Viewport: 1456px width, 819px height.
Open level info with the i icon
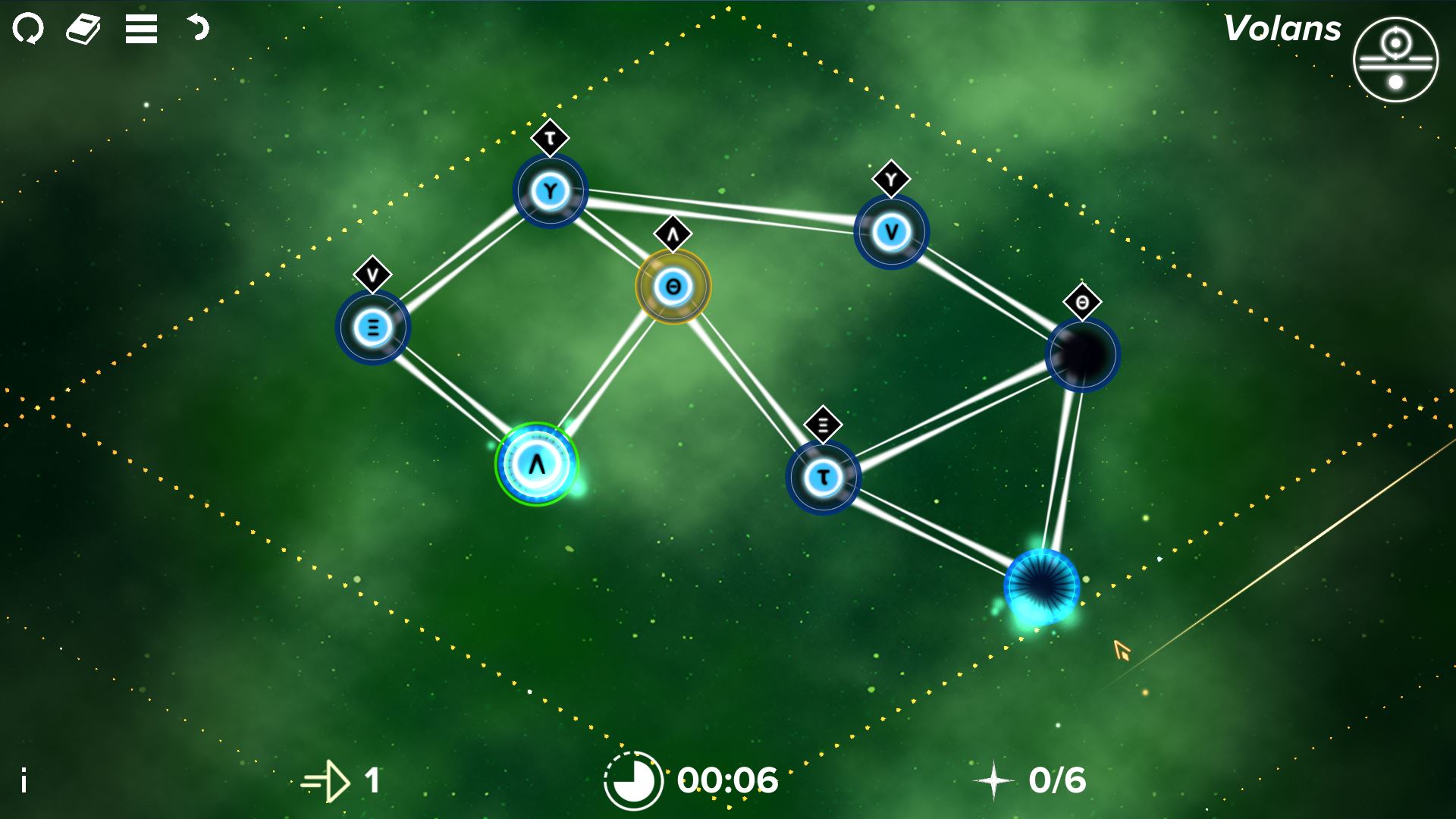23,778
